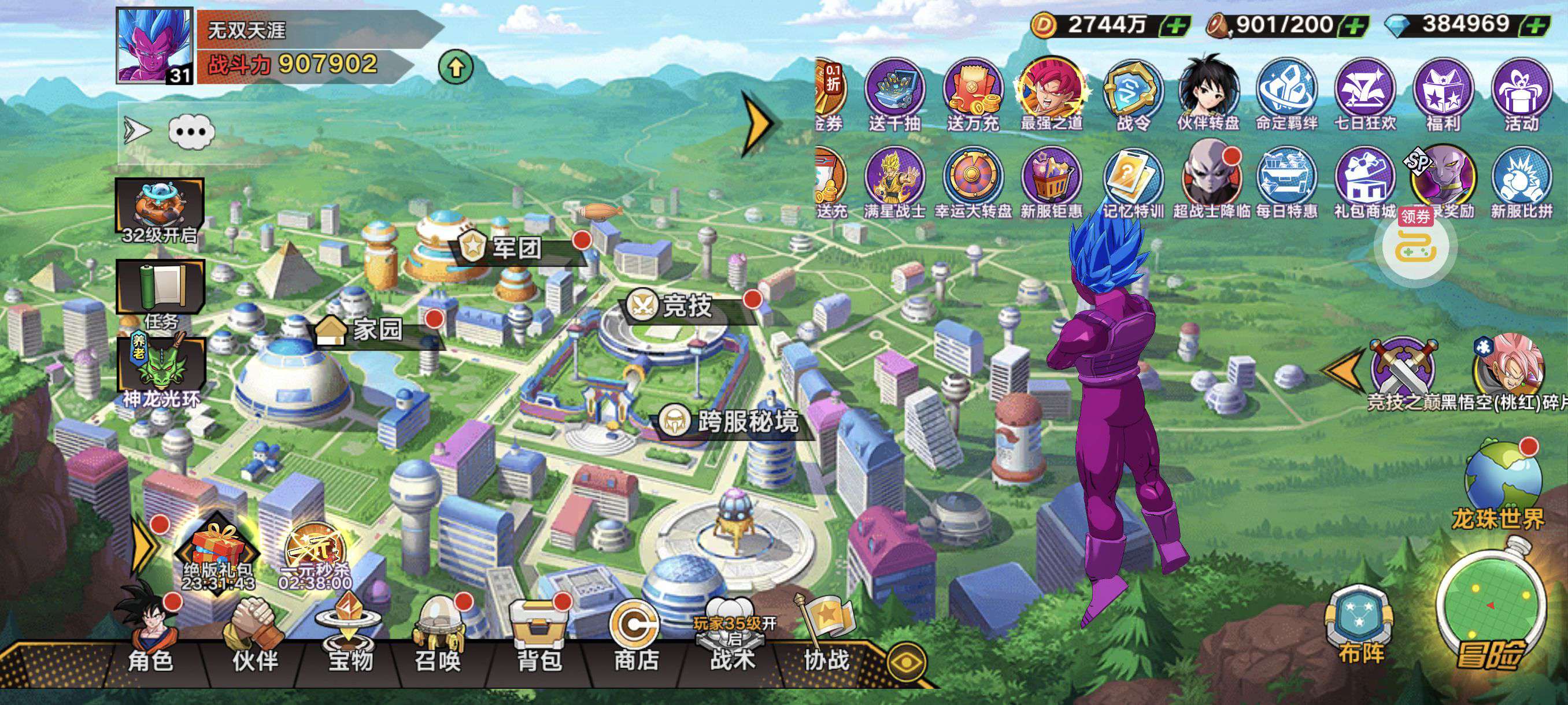
Task: Open the 神龙光环 dragon aura icon
Action: [161, 371]
